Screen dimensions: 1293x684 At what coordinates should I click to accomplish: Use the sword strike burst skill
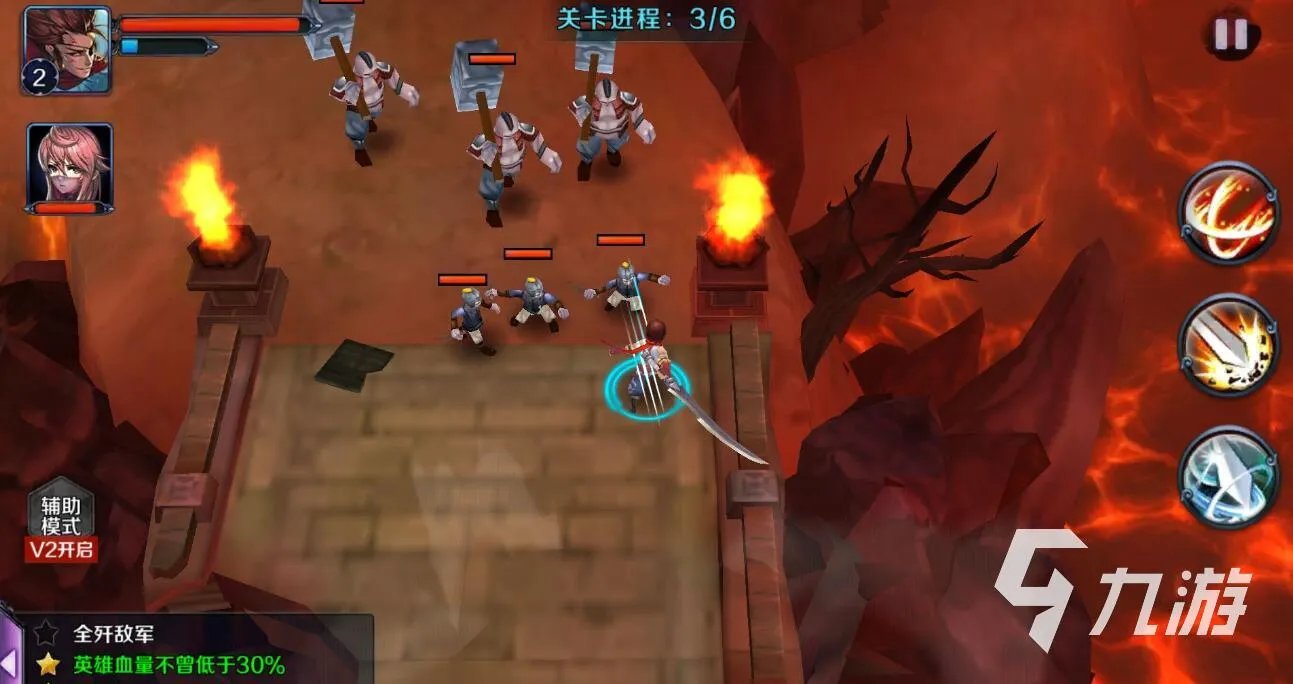pos(1229,346)
